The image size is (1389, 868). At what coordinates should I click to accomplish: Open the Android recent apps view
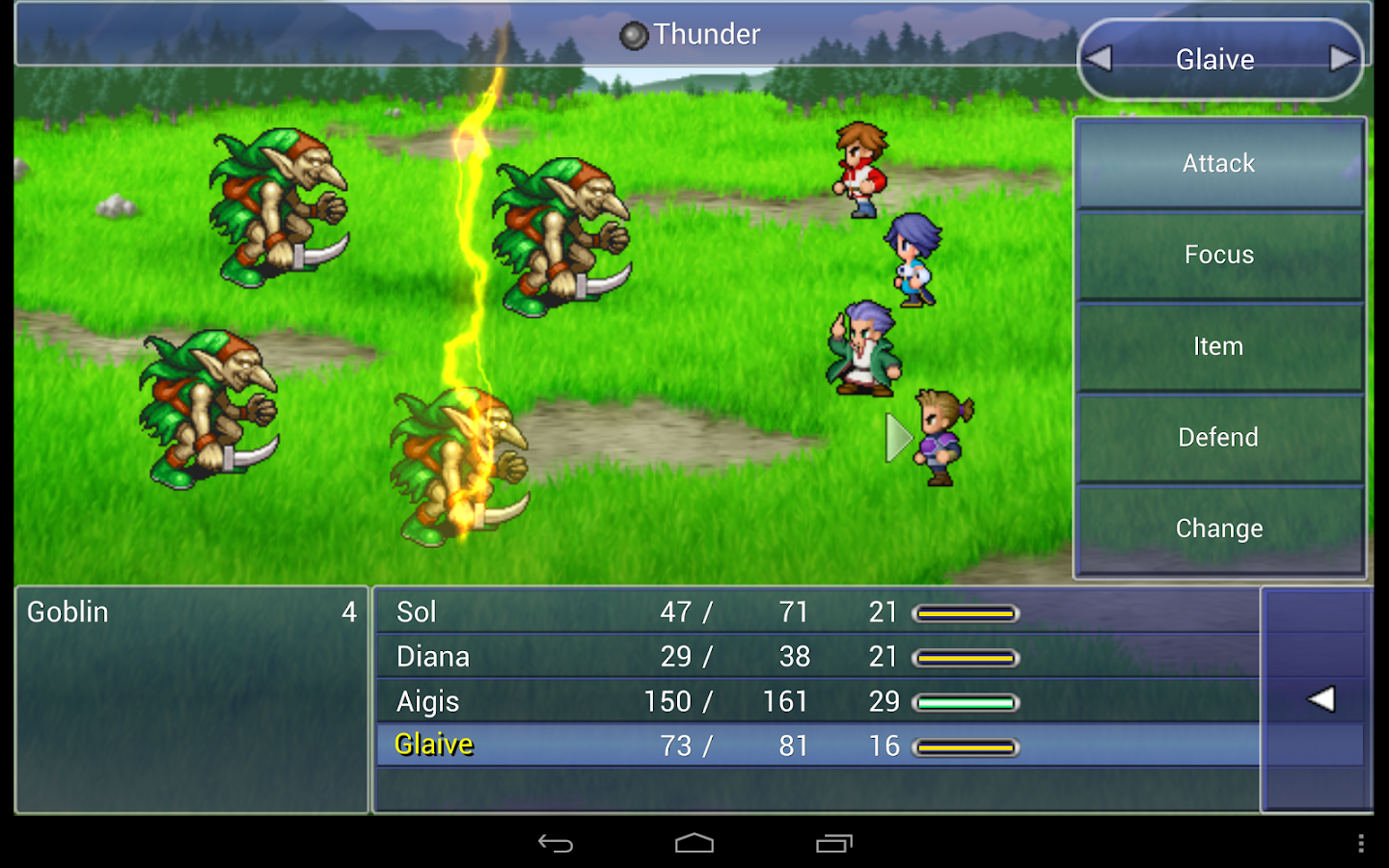tap(834, 844)
